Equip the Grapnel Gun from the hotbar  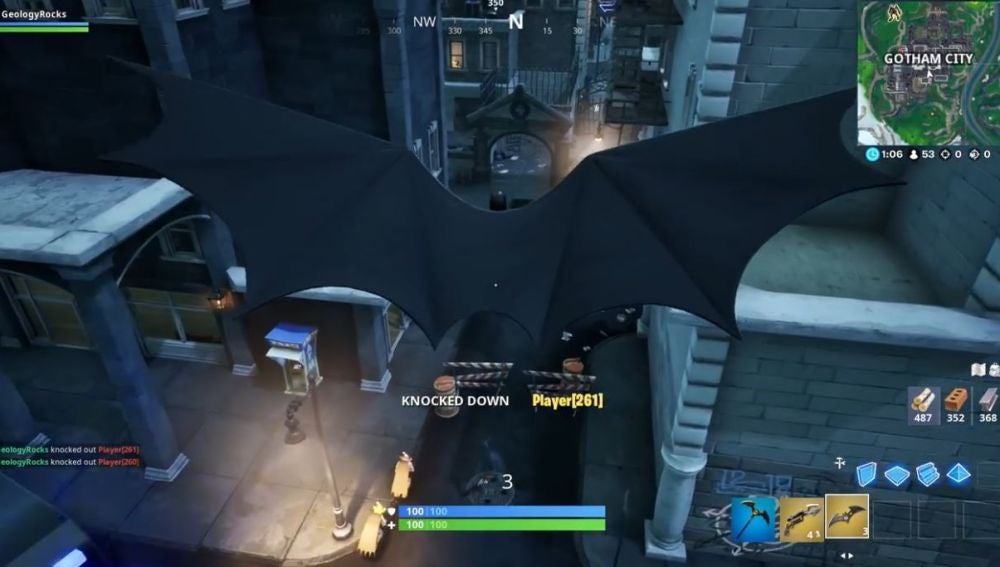tap(801, 518)
